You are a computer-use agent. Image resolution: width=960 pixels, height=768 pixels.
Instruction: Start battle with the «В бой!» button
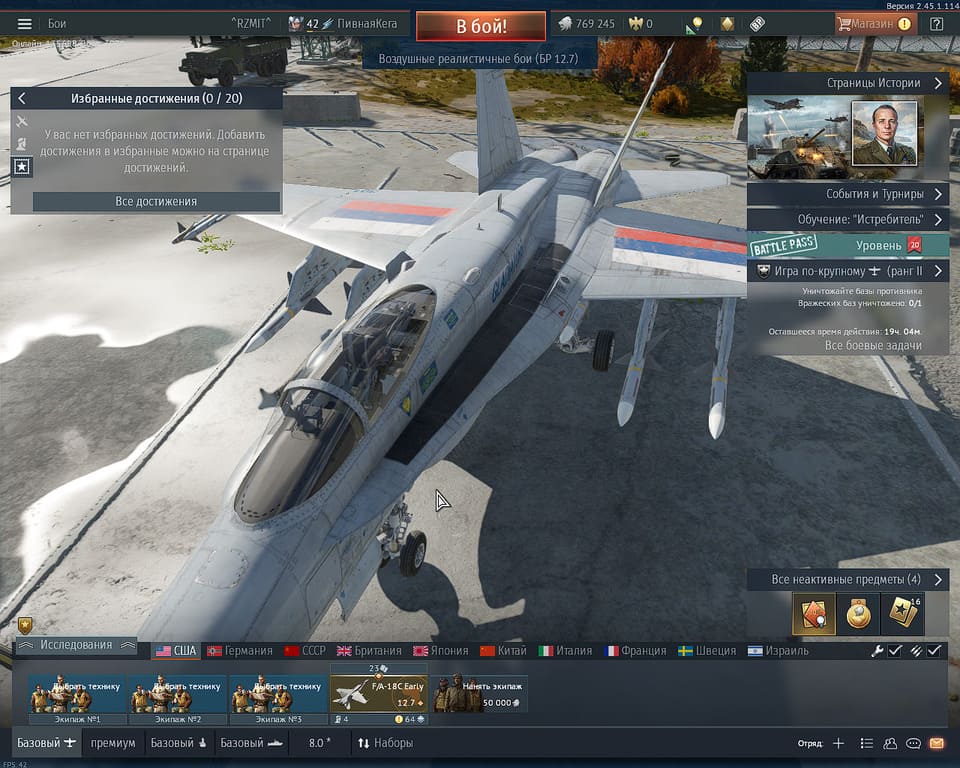[x=481, y=25]
